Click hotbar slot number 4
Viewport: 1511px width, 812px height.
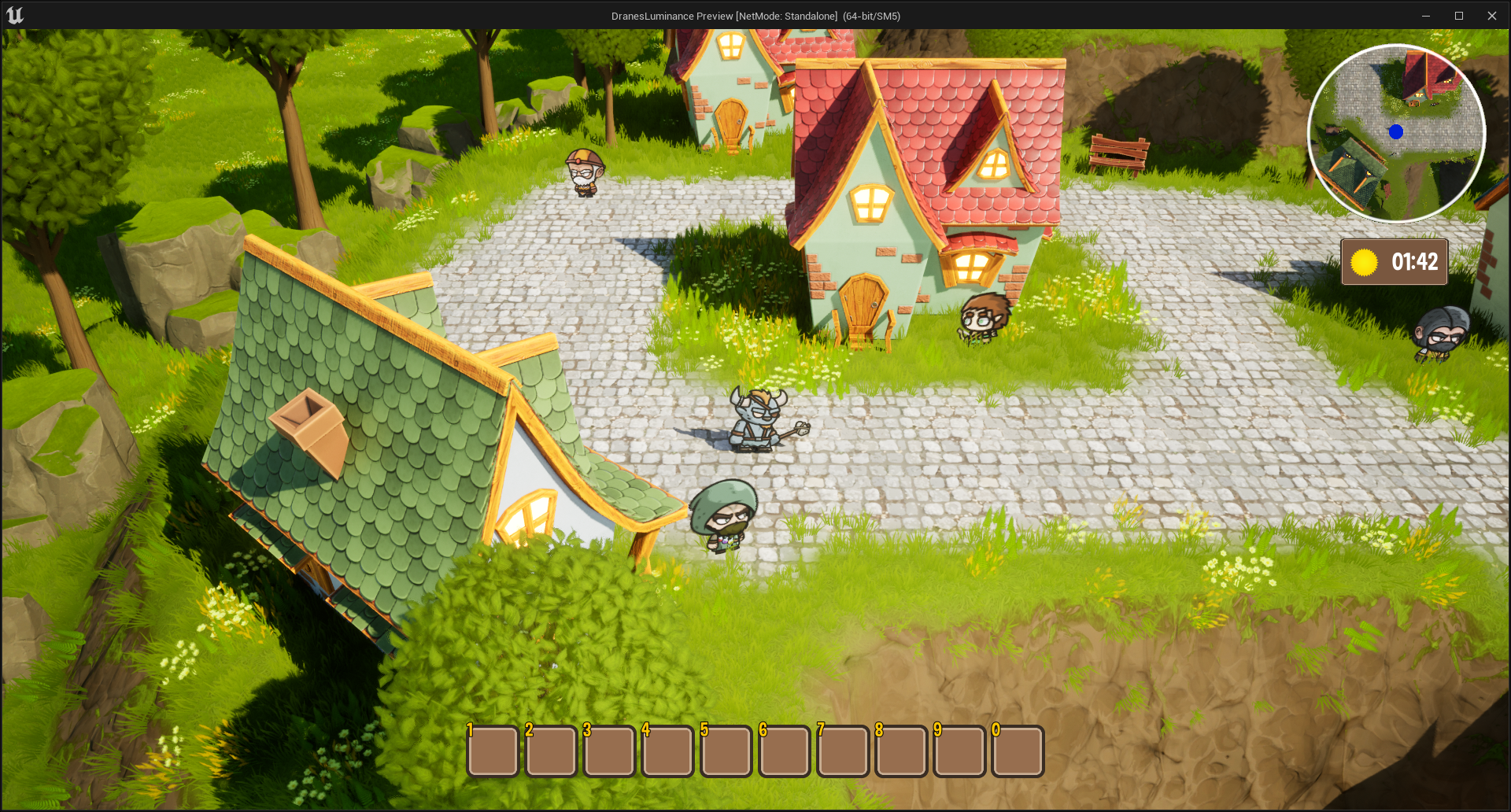(667, 751)
